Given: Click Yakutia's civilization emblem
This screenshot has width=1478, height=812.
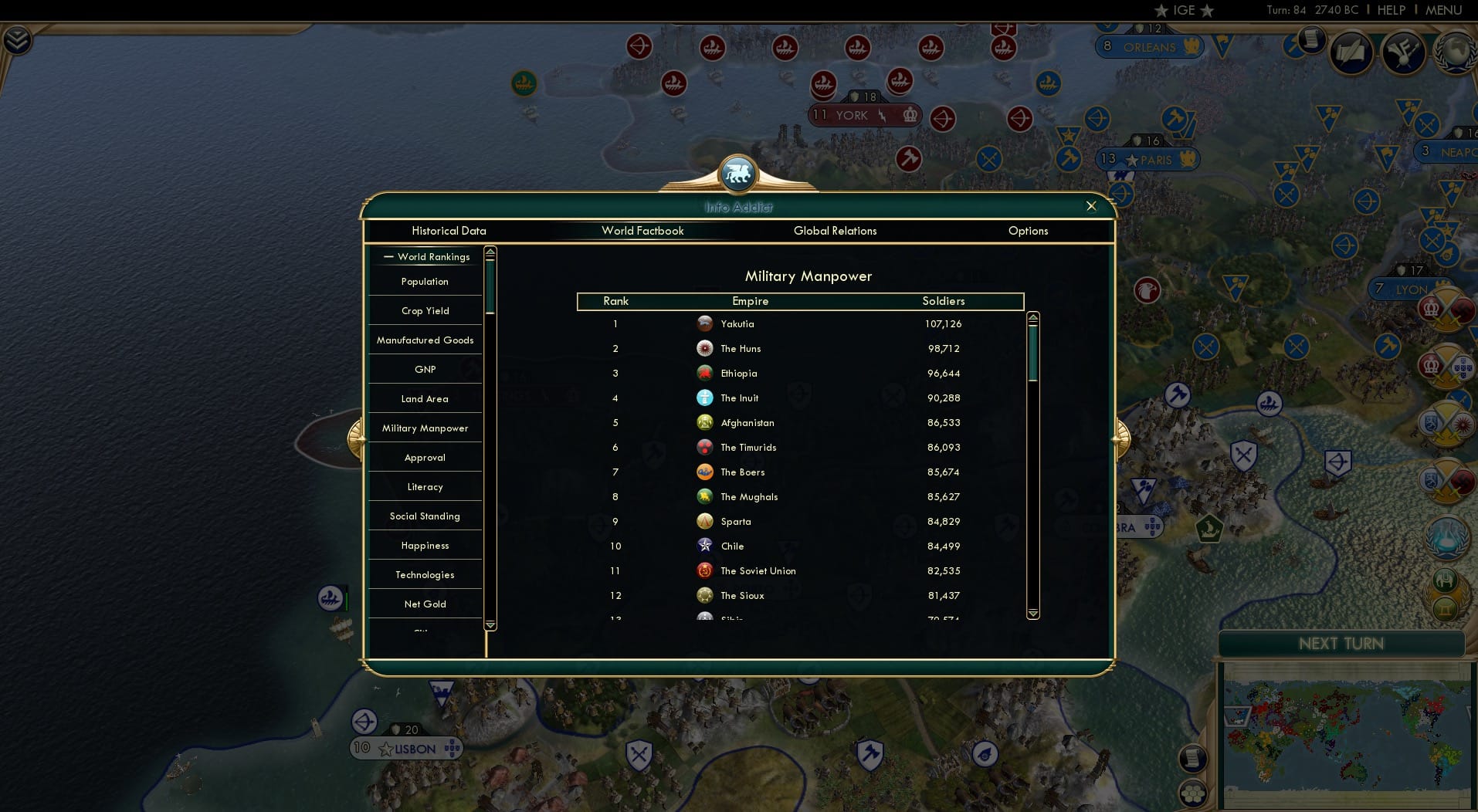Looking at the screenshot, I should (x=705, y=323).
